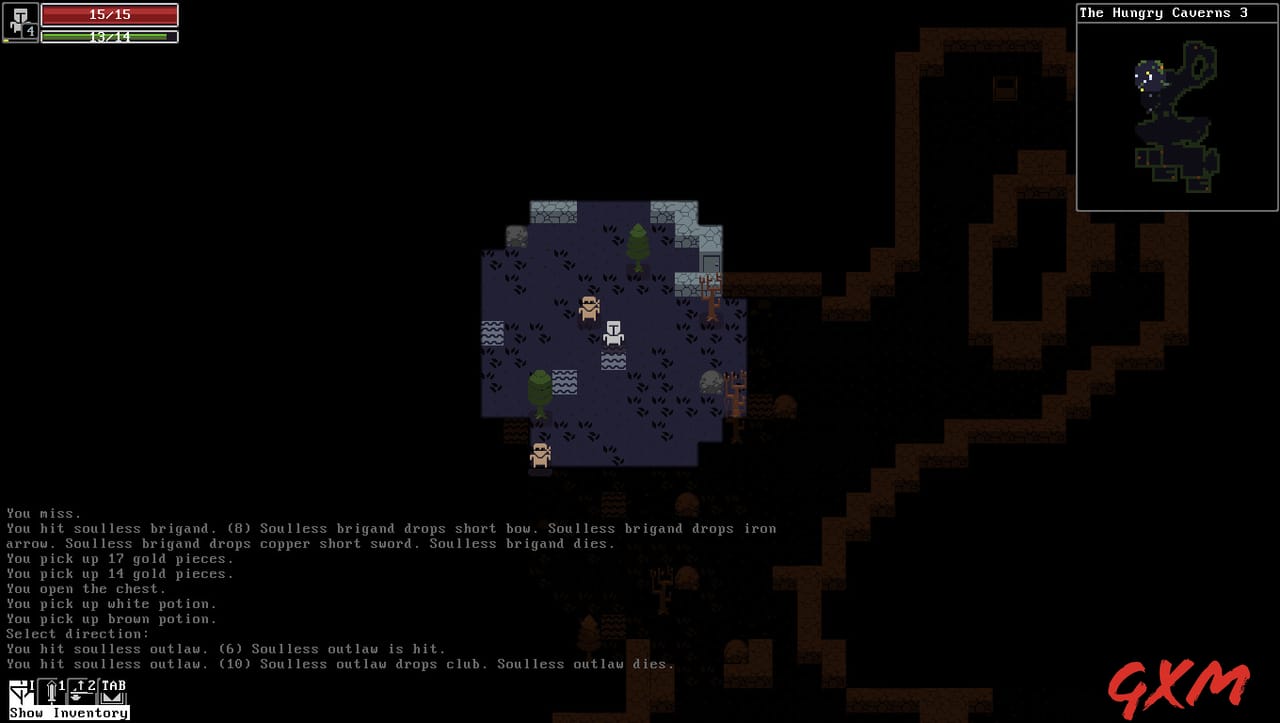The height and width of the screenshot is (723, 1280).
Task: Click the soulless outlaw sprite at the bottom
Action: (x=540, y=455)
